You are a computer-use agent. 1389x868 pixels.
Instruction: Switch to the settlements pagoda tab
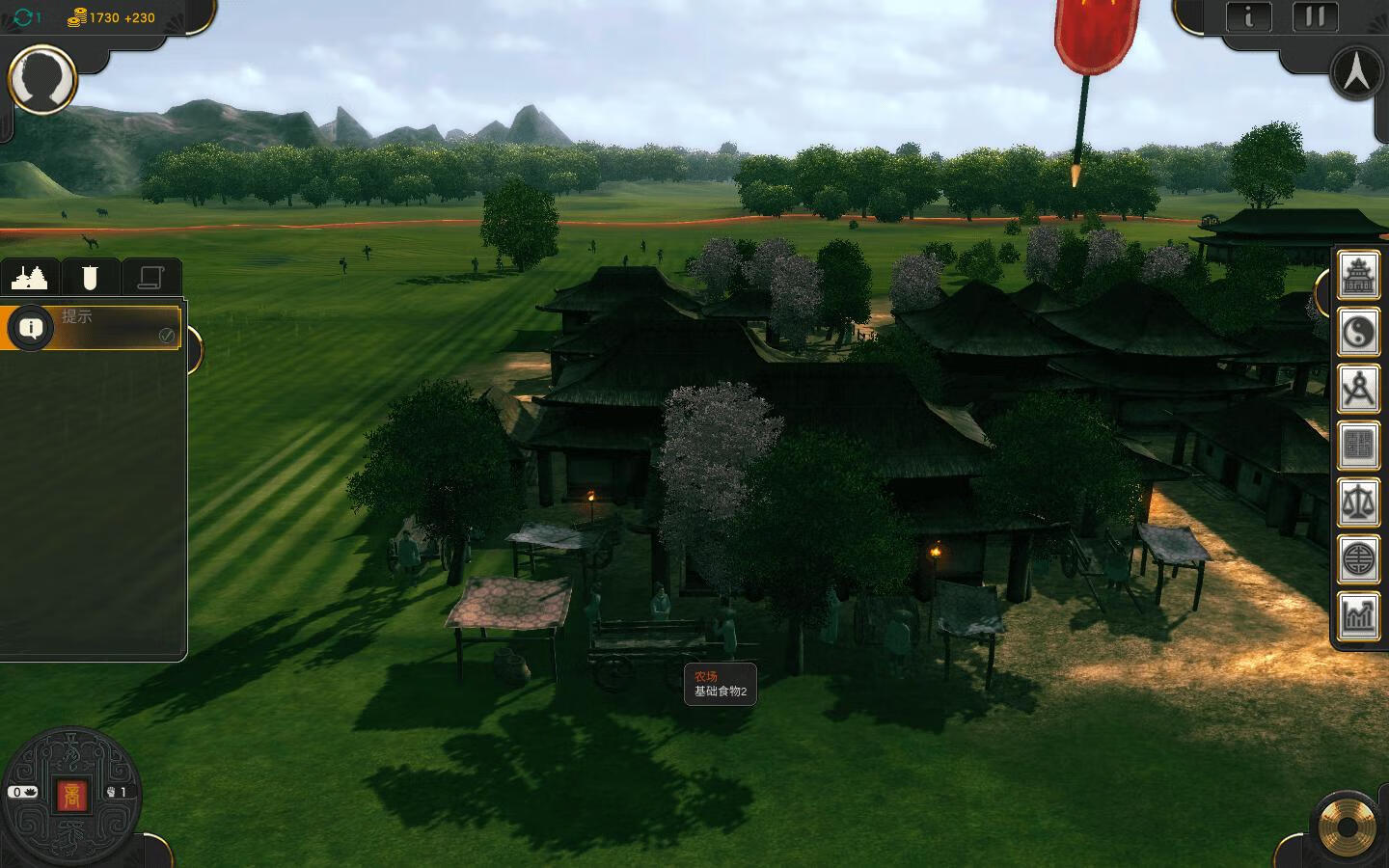29,278
